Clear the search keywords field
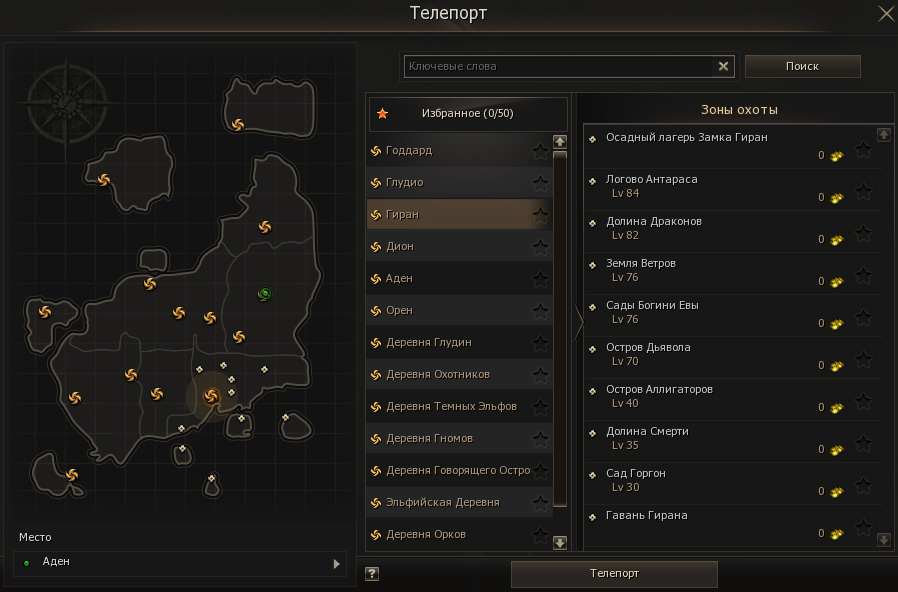 pyautogui.click(x=724, y=66)
